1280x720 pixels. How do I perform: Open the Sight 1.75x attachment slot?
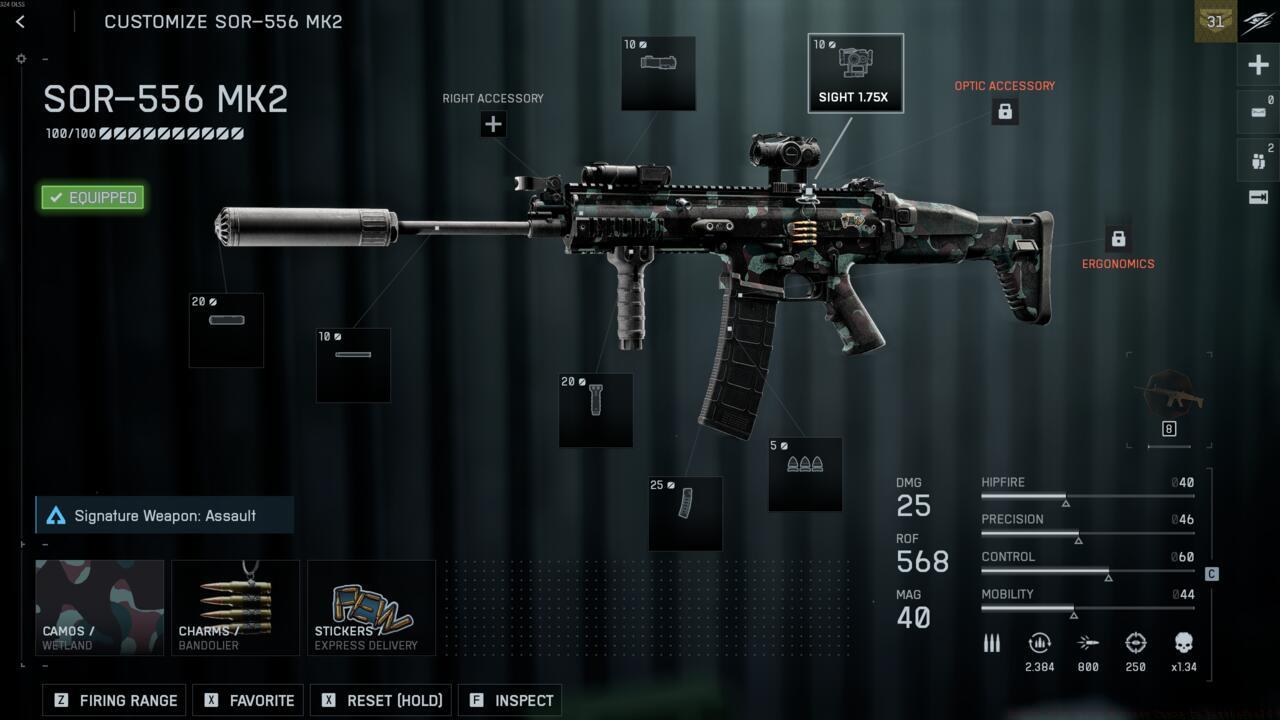tap(855, 72)
